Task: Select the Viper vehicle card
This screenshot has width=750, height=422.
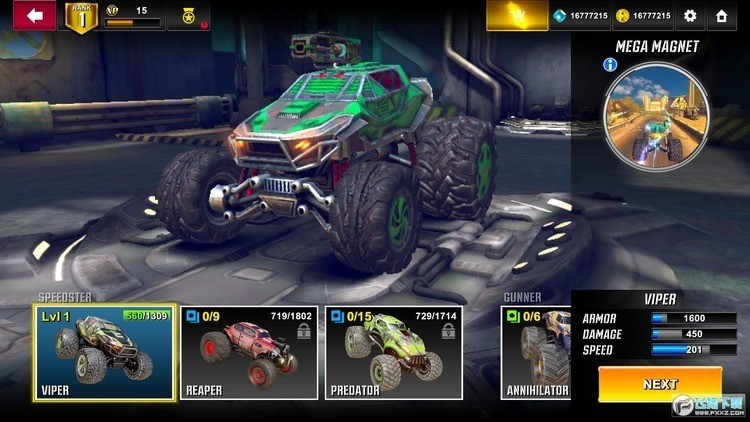Action: 104,351
